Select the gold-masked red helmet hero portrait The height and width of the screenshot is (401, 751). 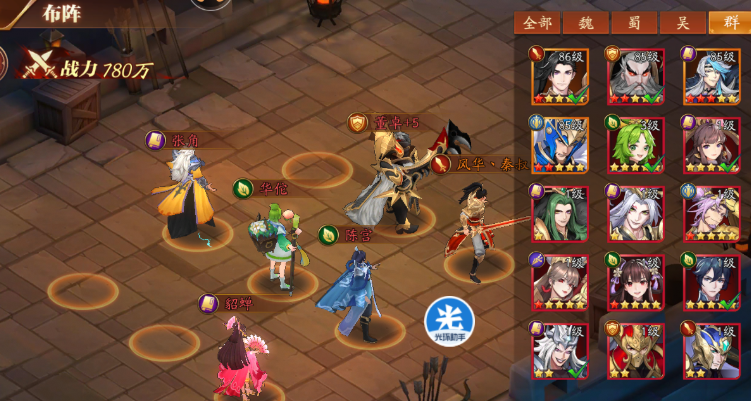pos(634,351)
